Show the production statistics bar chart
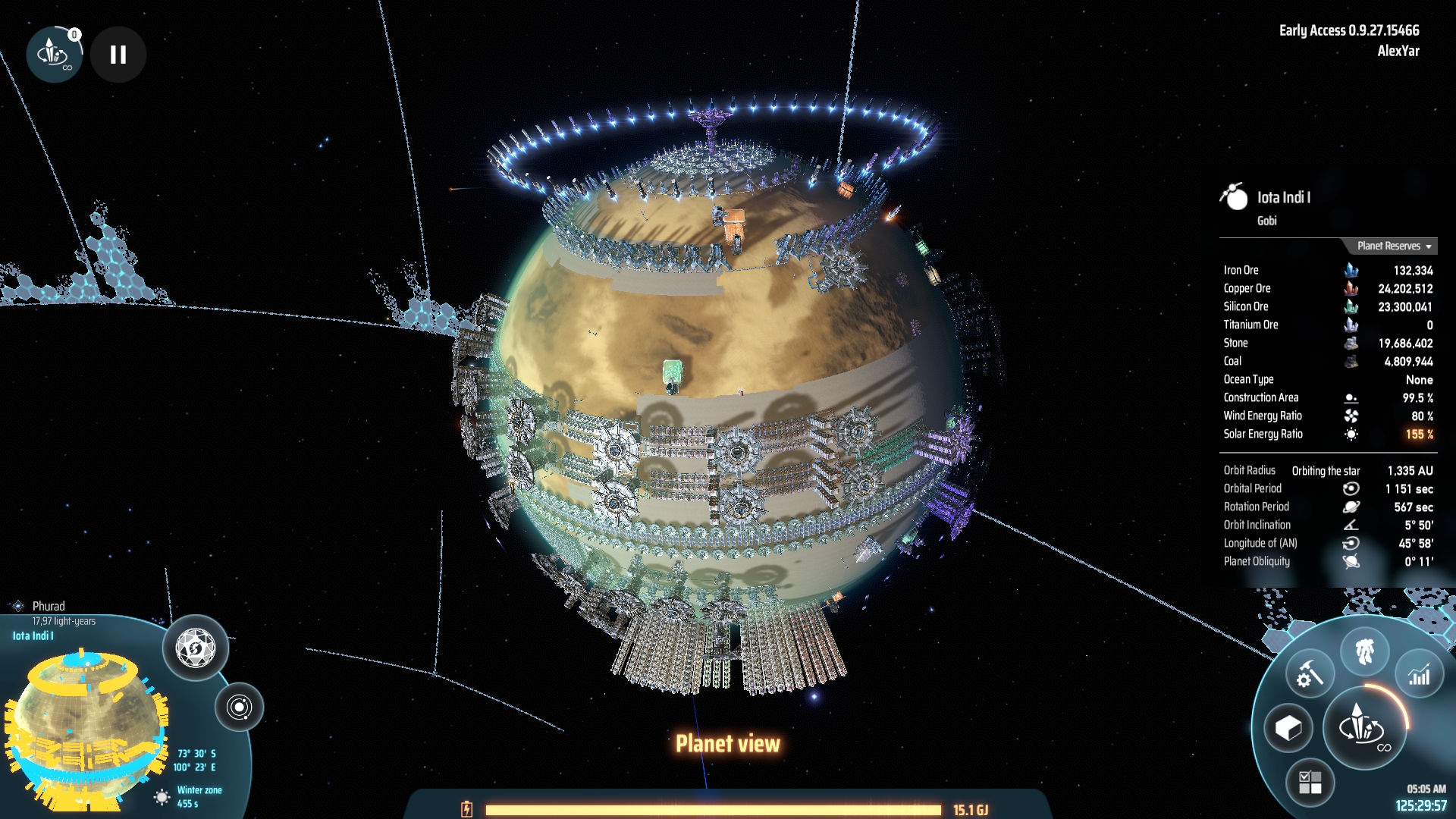This screenshot has width=1456, height=819. 1419,674
